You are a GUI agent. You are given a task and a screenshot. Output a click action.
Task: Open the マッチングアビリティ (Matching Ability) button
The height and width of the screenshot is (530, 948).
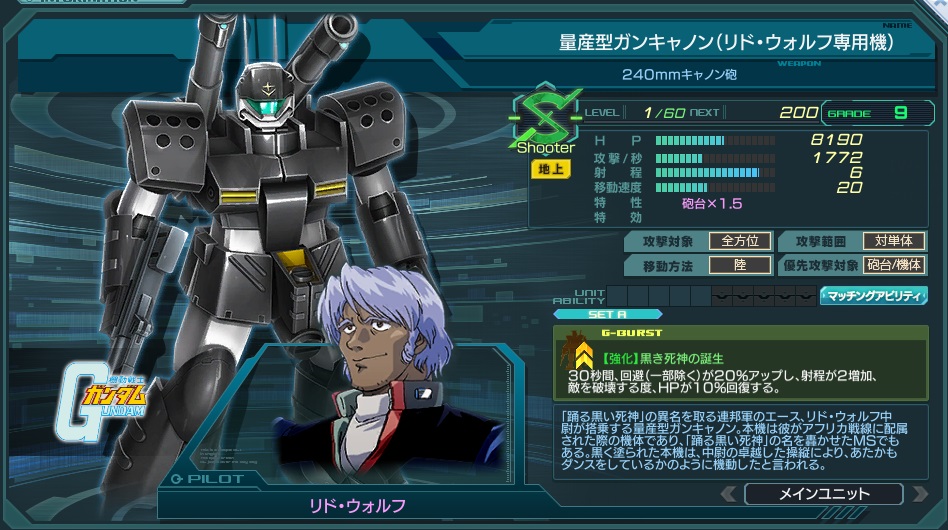click(874, 296)
